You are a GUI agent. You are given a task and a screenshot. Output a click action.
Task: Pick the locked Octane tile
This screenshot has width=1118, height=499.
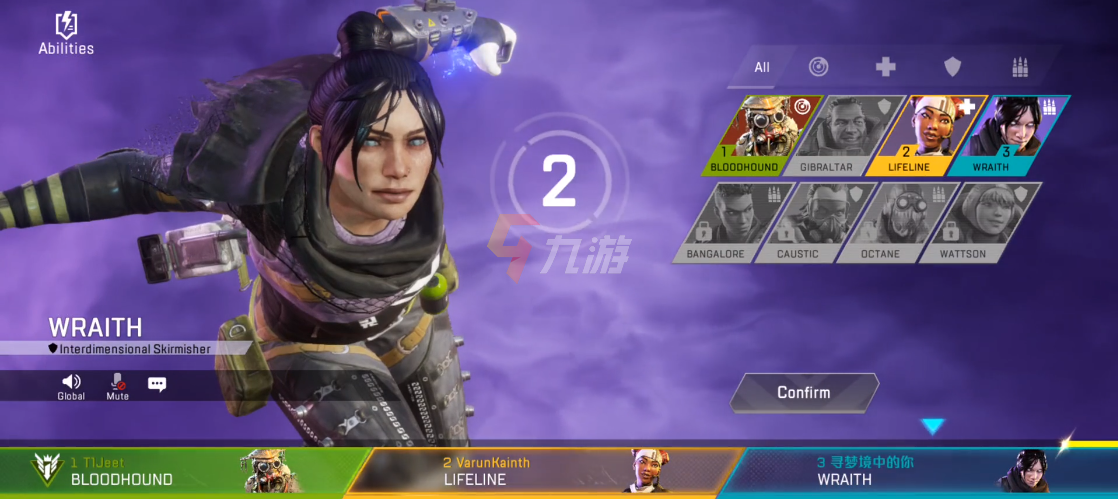click(893, 221)
